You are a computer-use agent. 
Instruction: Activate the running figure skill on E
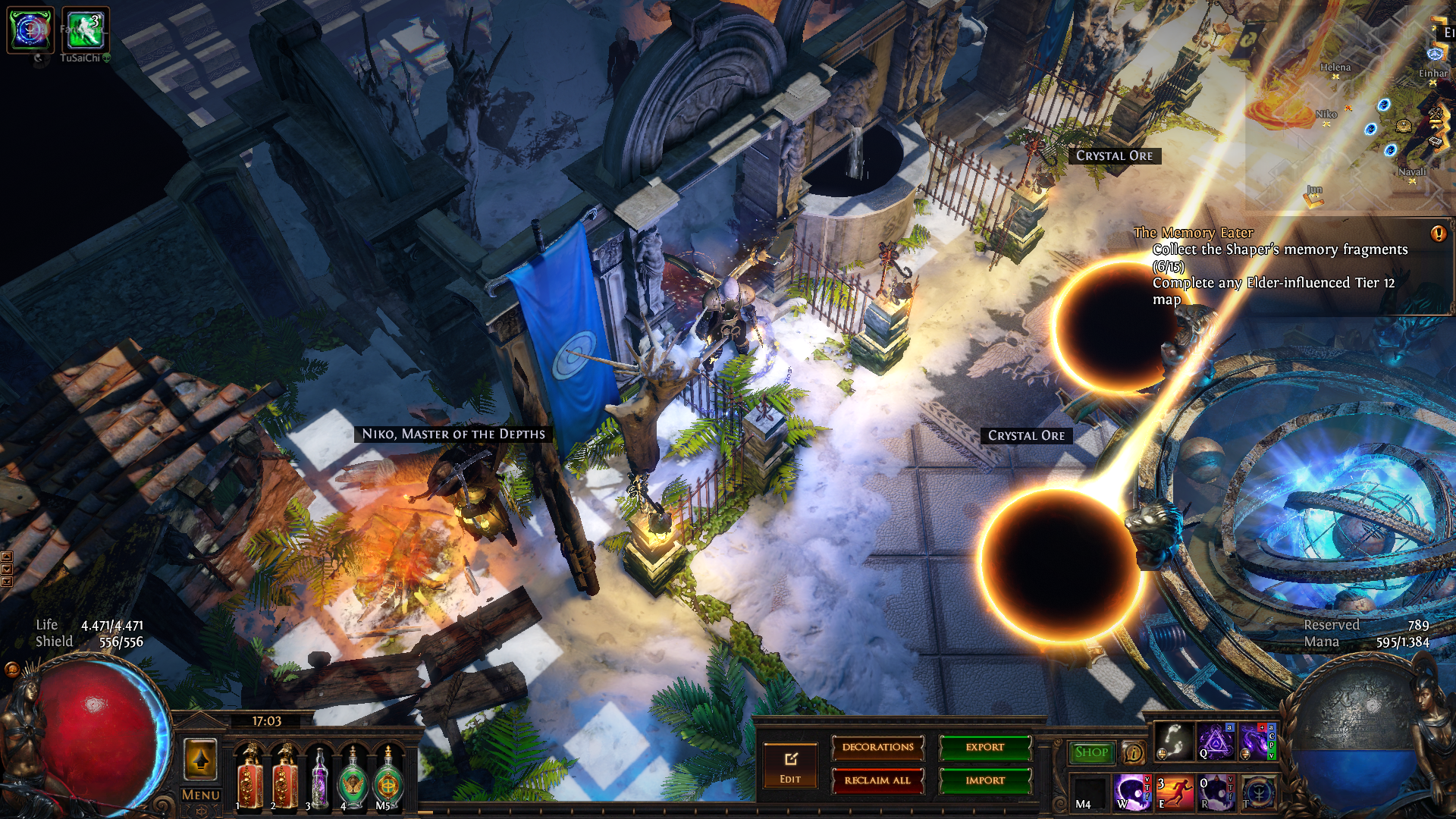1174,792
